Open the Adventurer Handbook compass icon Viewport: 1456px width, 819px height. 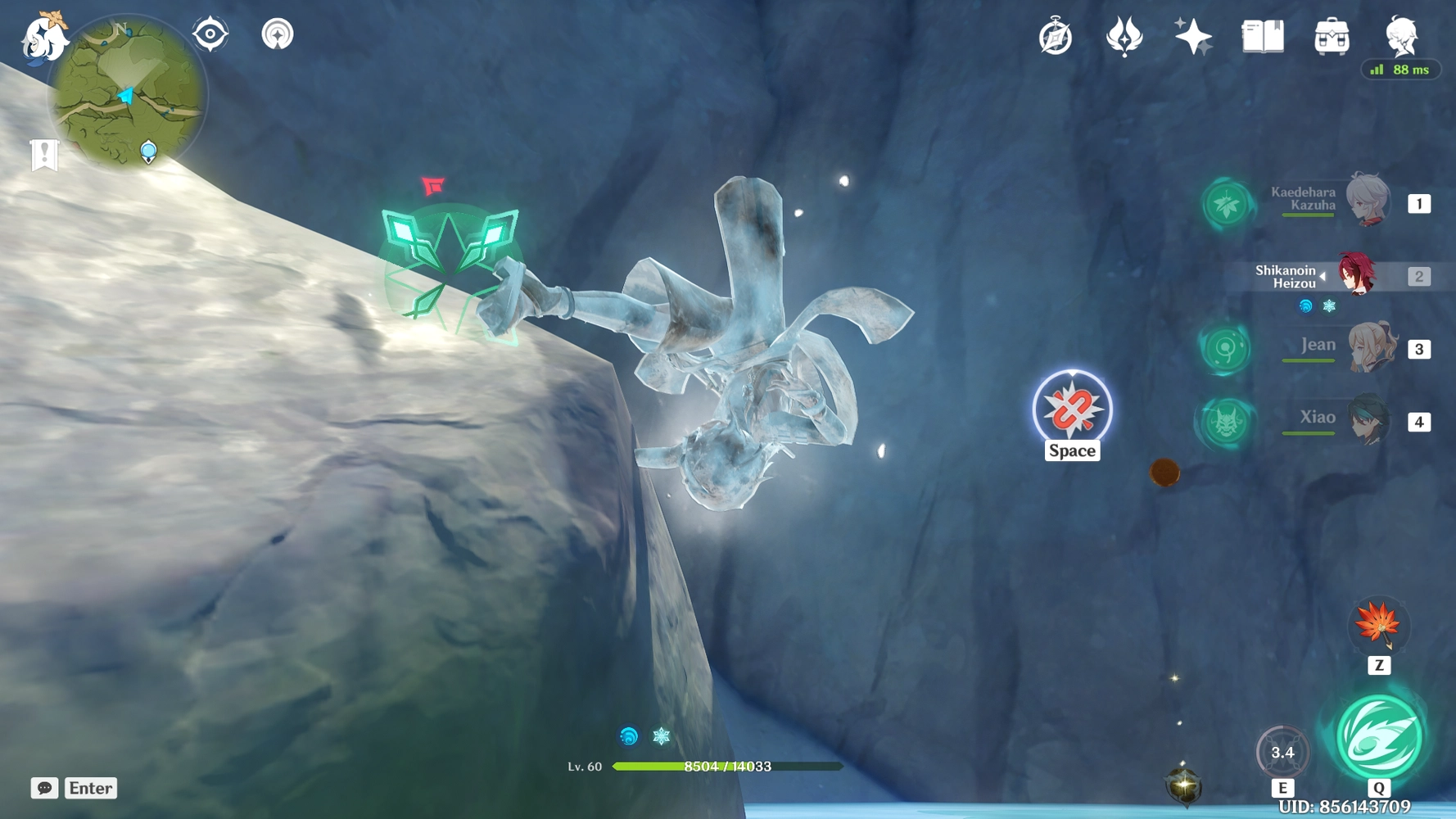pyautogui.click(x=1056, y=37)
